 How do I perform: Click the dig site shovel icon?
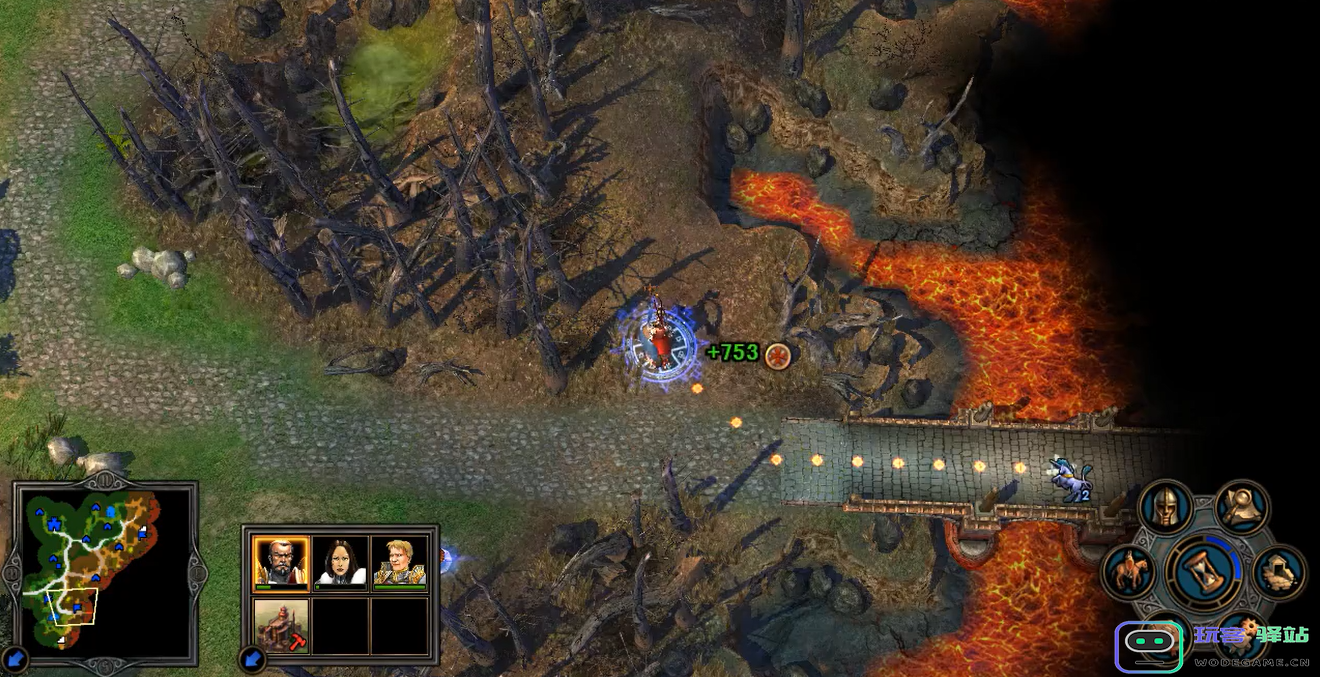[1279, 573]
